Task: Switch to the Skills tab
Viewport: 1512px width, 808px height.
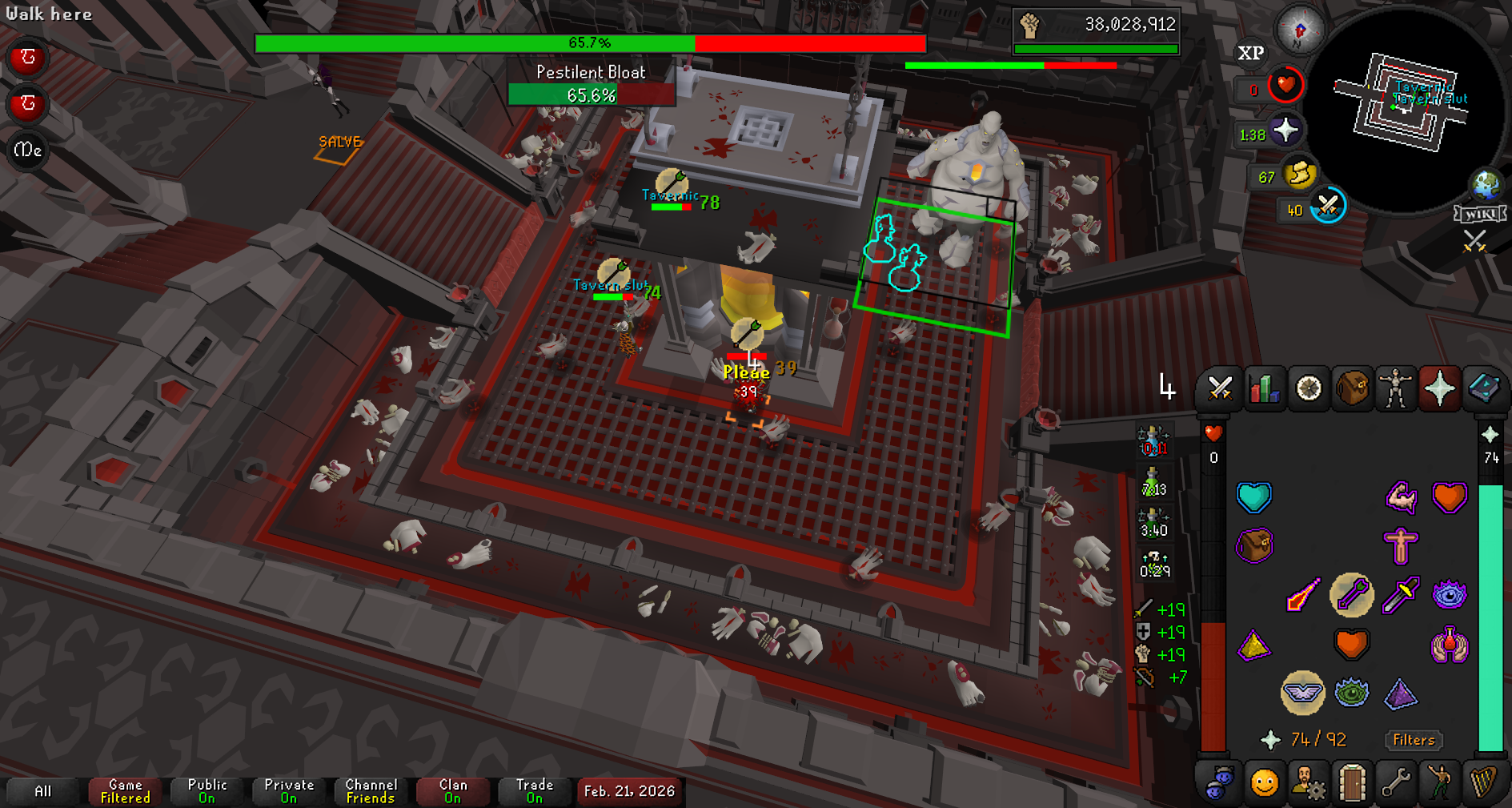Action: point(1264,389)
